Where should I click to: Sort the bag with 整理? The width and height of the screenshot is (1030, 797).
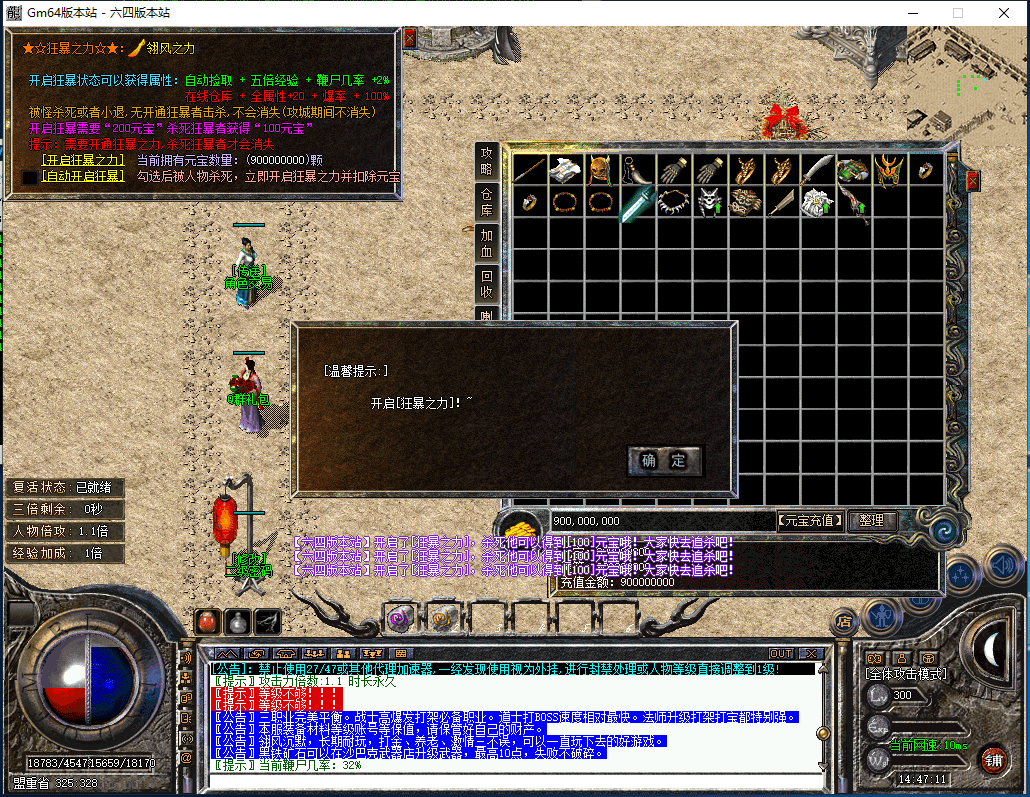click(872, 521)
